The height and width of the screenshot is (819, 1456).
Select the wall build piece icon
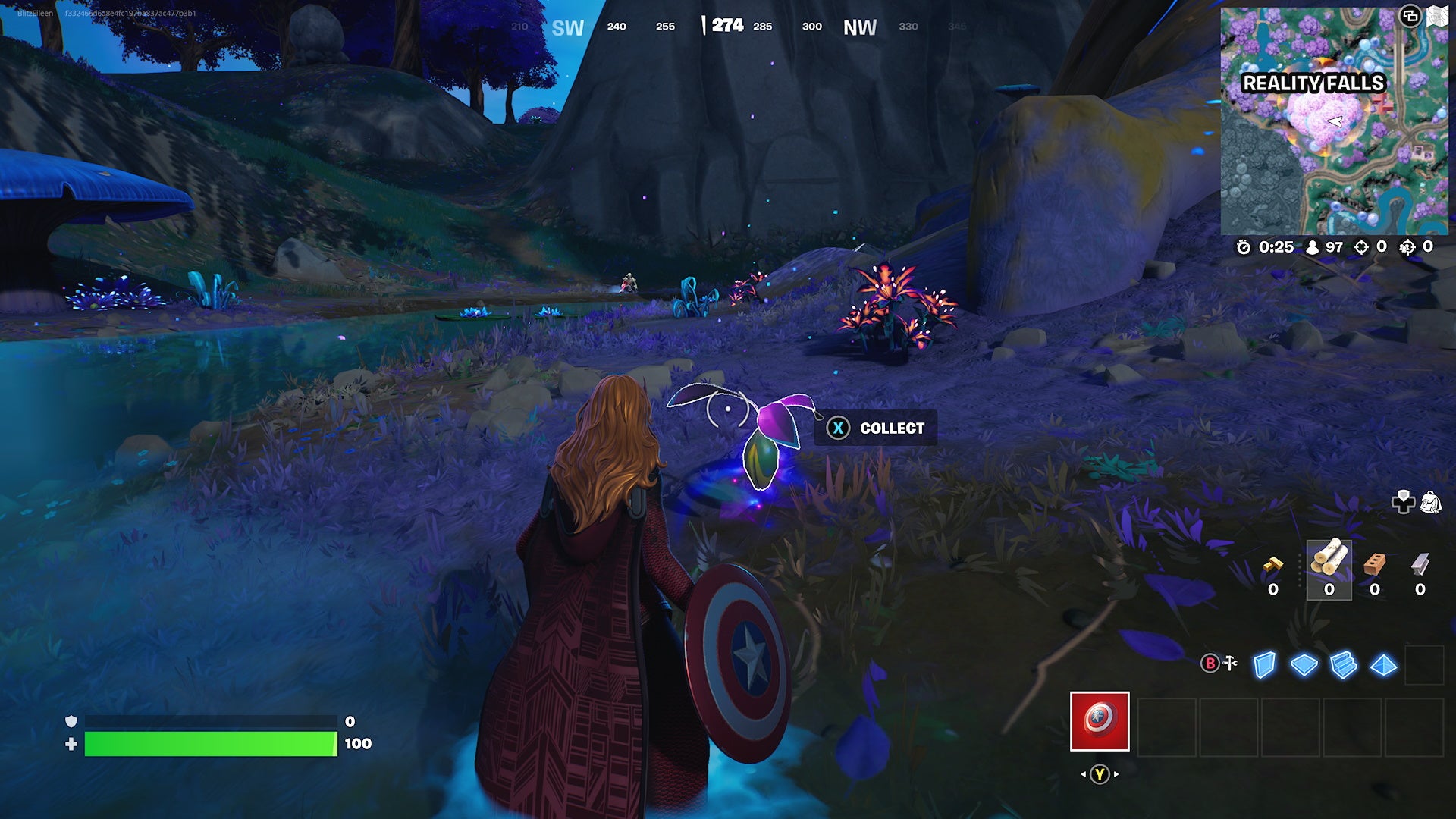point(1264,665)
